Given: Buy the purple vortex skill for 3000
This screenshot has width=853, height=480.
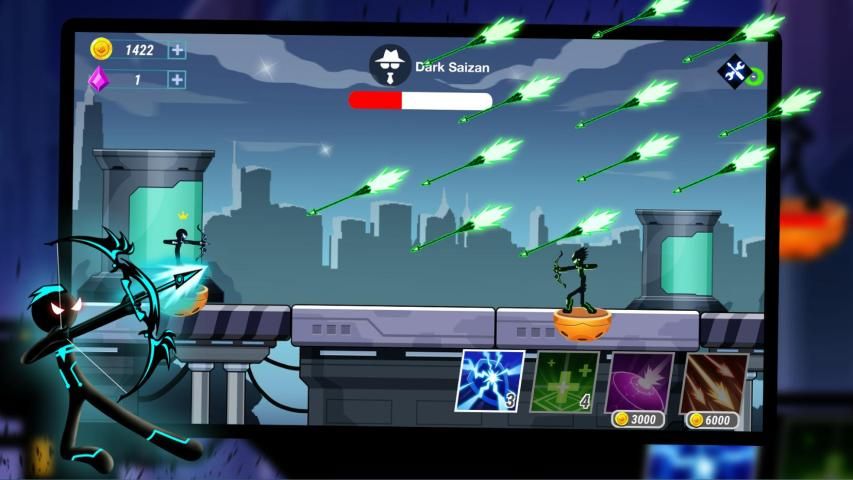Looking at the screenshot, I should pos(639,385).
